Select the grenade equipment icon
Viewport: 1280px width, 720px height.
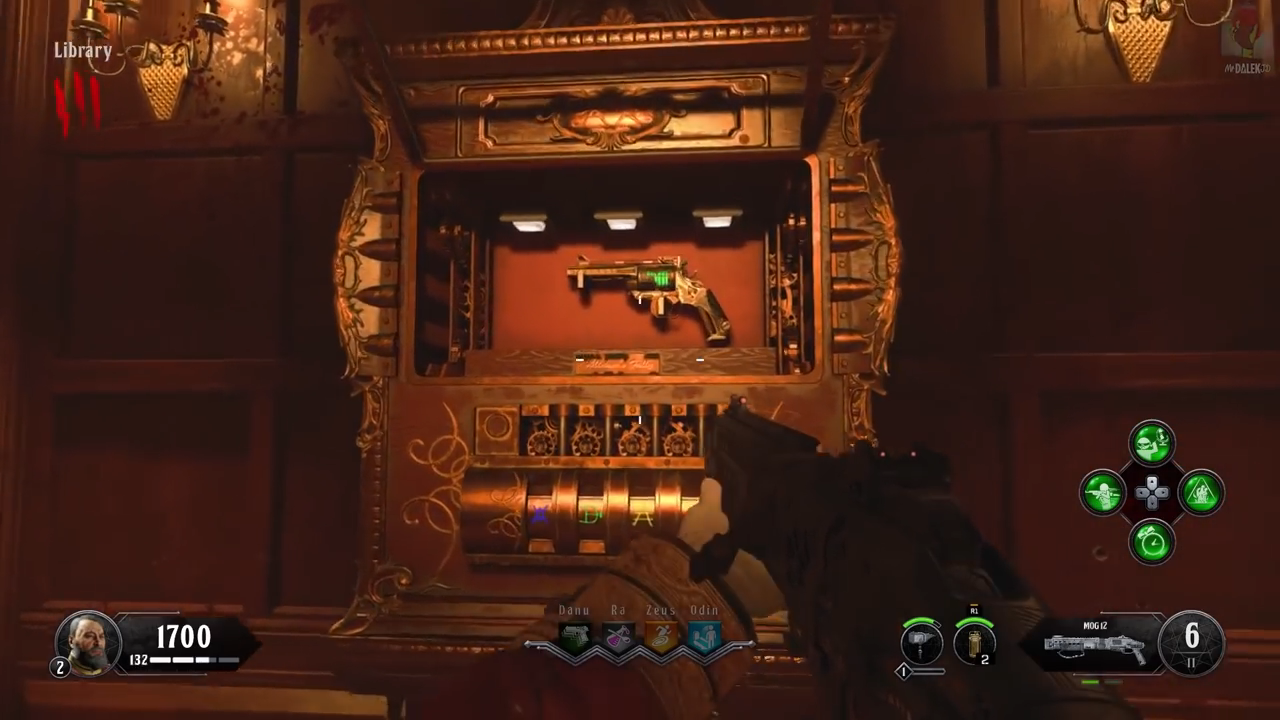[x=973, y=643]
